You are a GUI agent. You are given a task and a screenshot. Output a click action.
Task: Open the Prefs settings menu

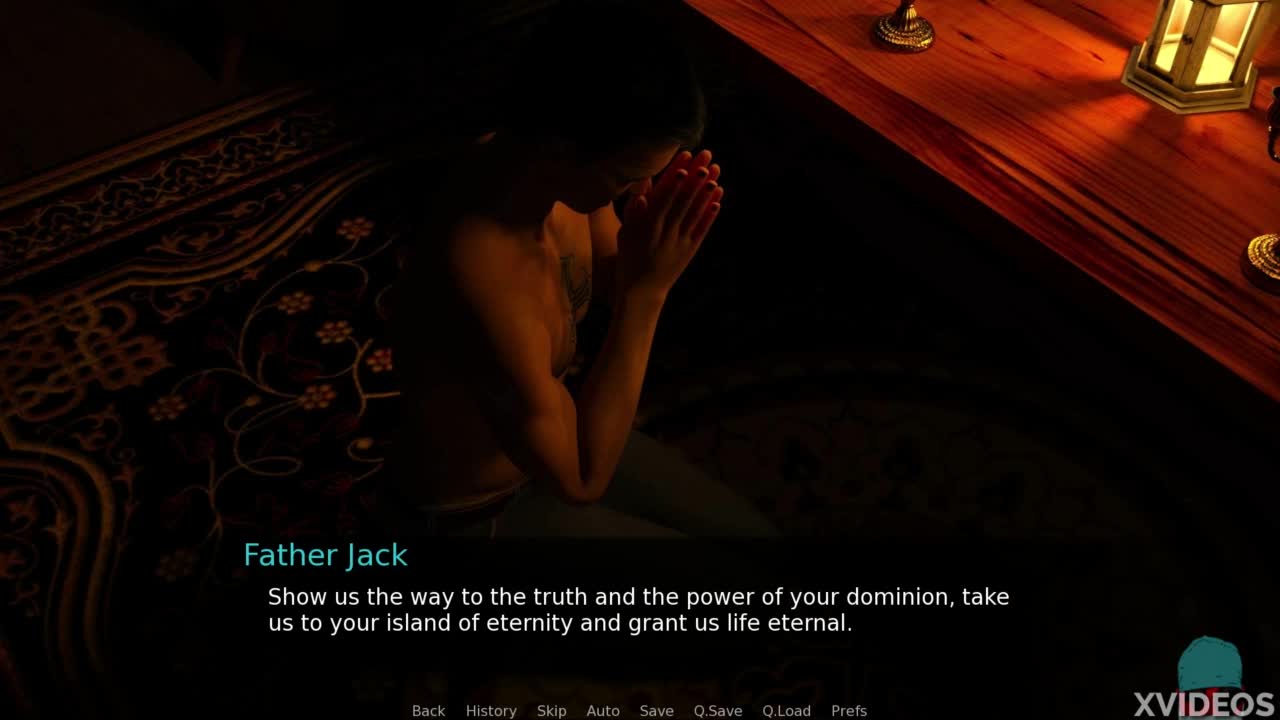coord(849,711)
